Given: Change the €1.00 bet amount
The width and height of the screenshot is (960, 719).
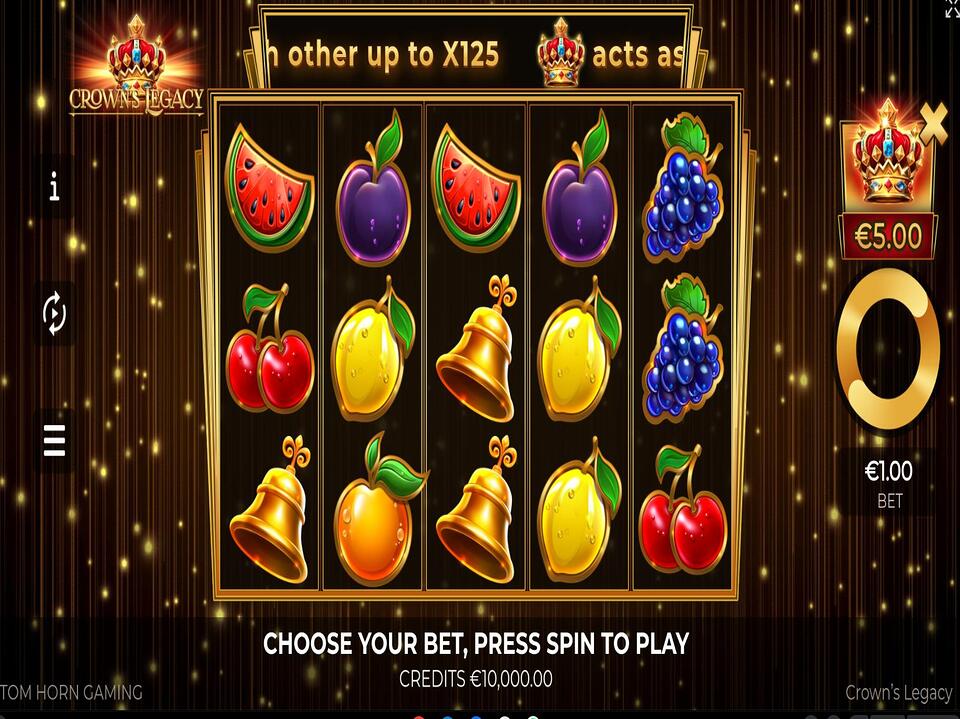Looking at the screenshot, I should [x=888, y=480].
